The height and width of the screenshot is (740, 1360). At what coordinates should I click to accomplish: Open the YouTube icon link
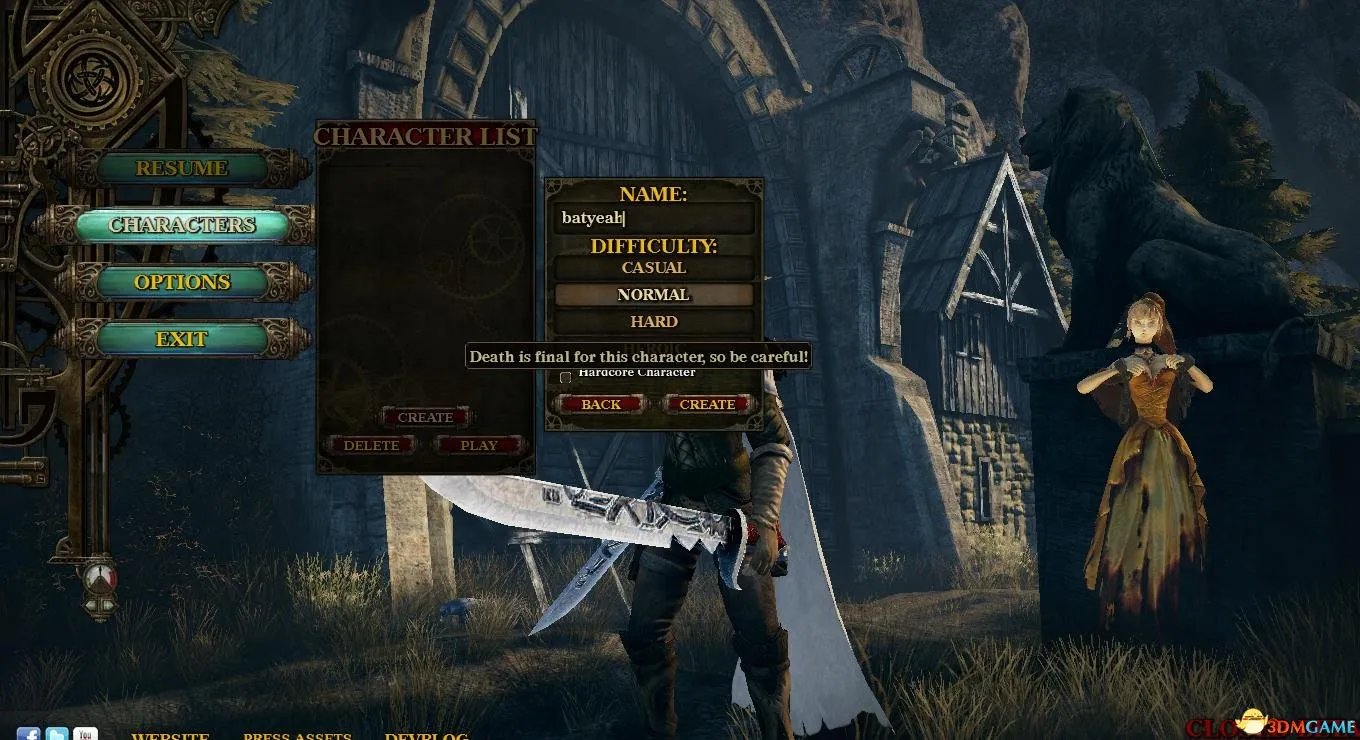pyautogui.click(x=86, y=735)
